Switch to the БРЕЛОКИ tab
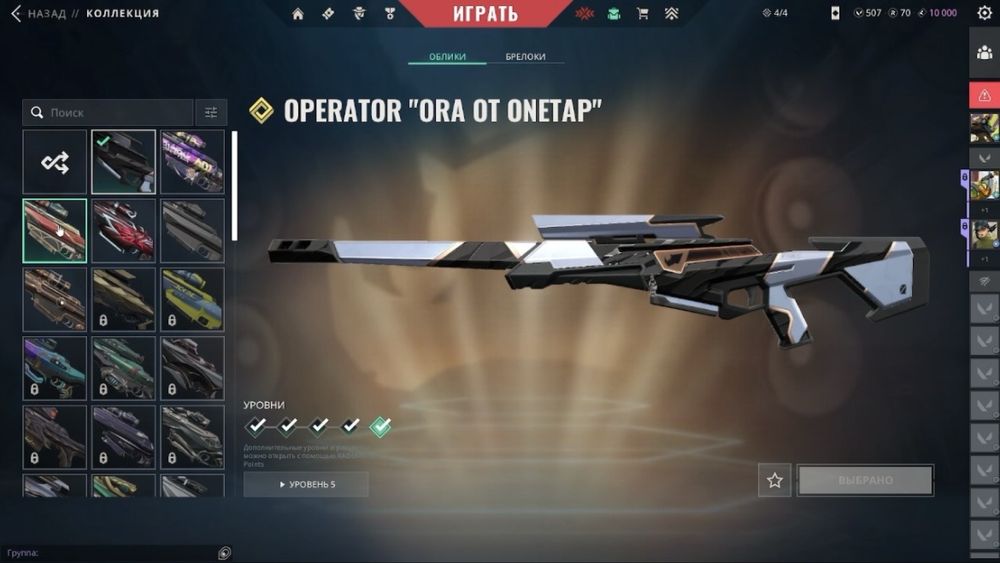The width and height of the screenshot is (1000, 563). pyautogui.click(x=525, y=57)
